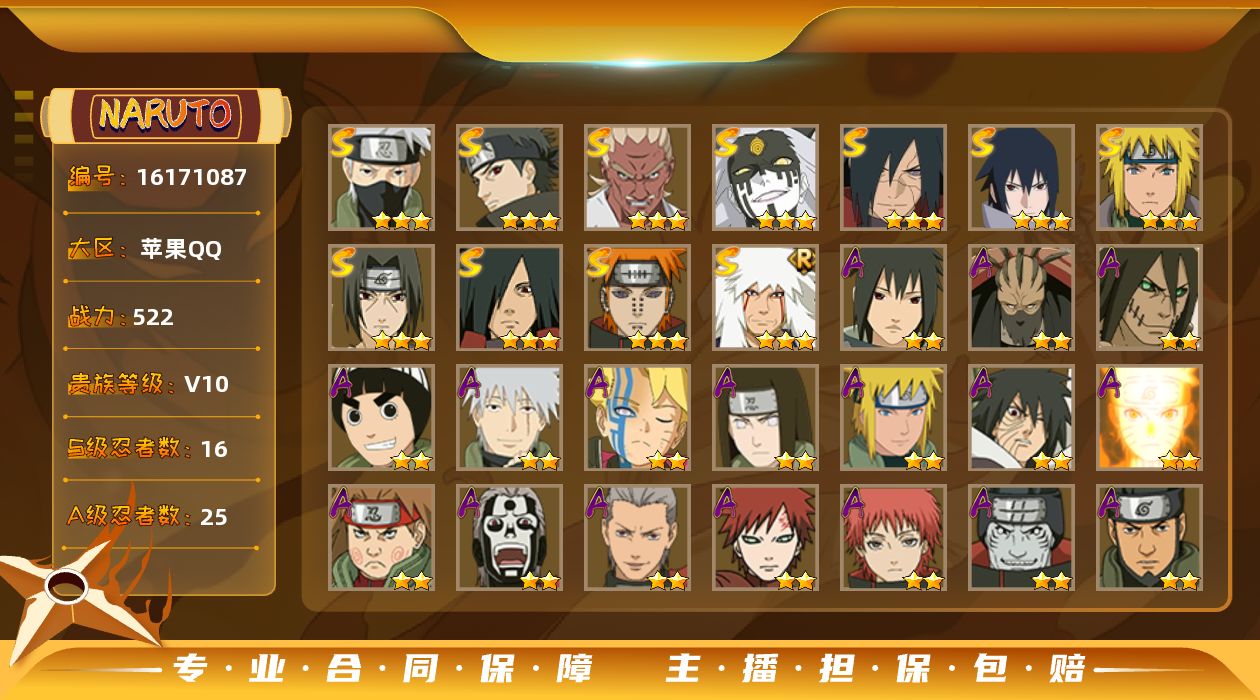
Task: Select the long-haired Neji portrait
Action: [x=766, y=417]
